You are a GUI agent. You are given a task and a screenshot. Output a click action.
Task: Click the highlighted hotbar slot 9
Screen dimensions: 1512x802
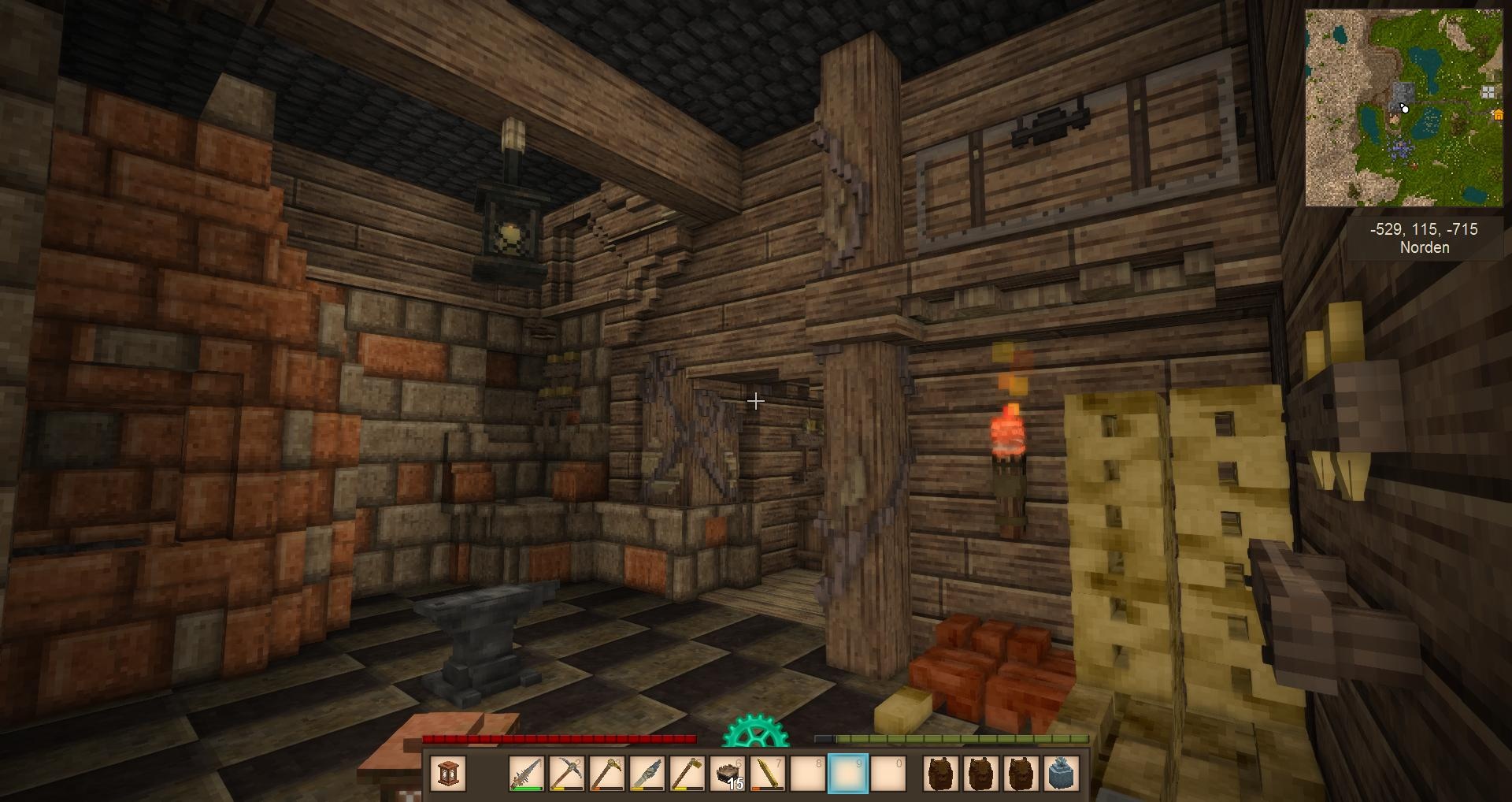point(849,773)
